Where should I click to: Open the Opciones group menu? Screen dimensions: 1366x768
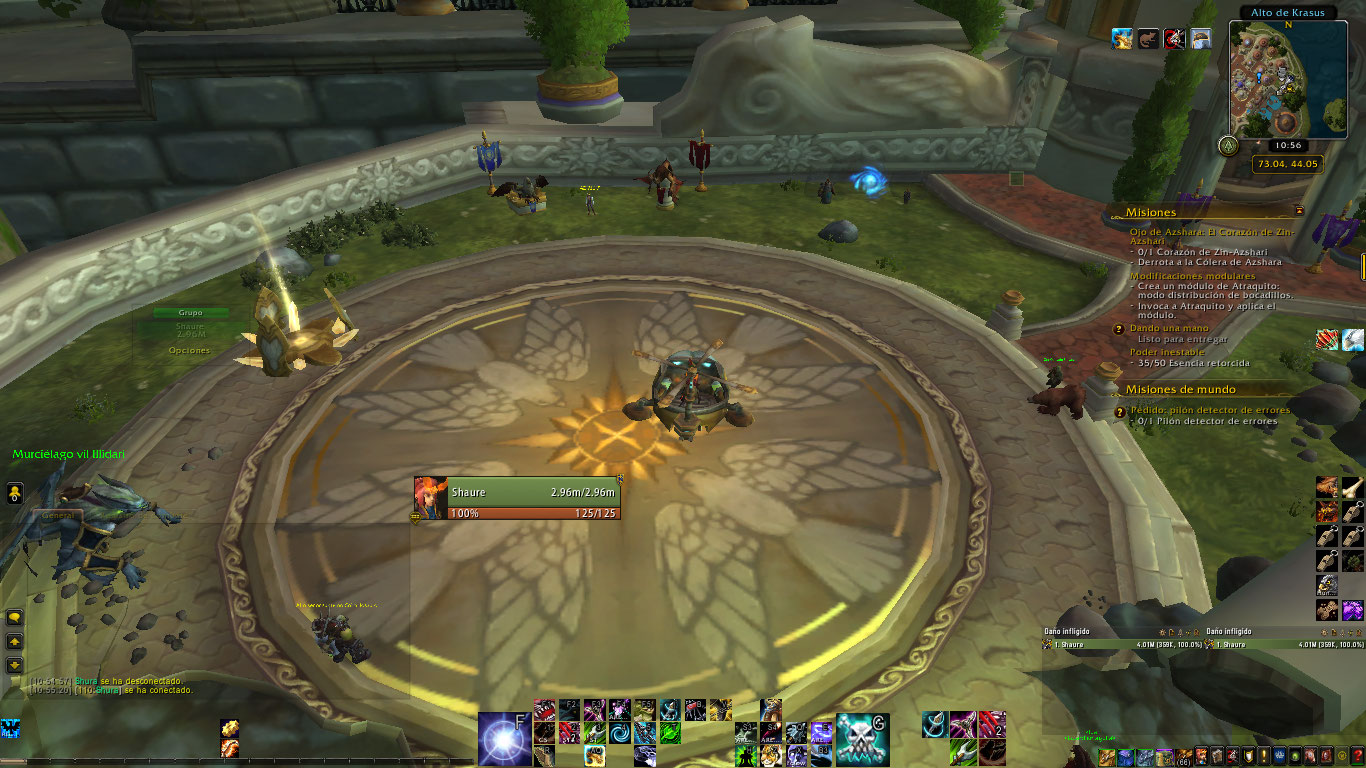pos(189,351)
